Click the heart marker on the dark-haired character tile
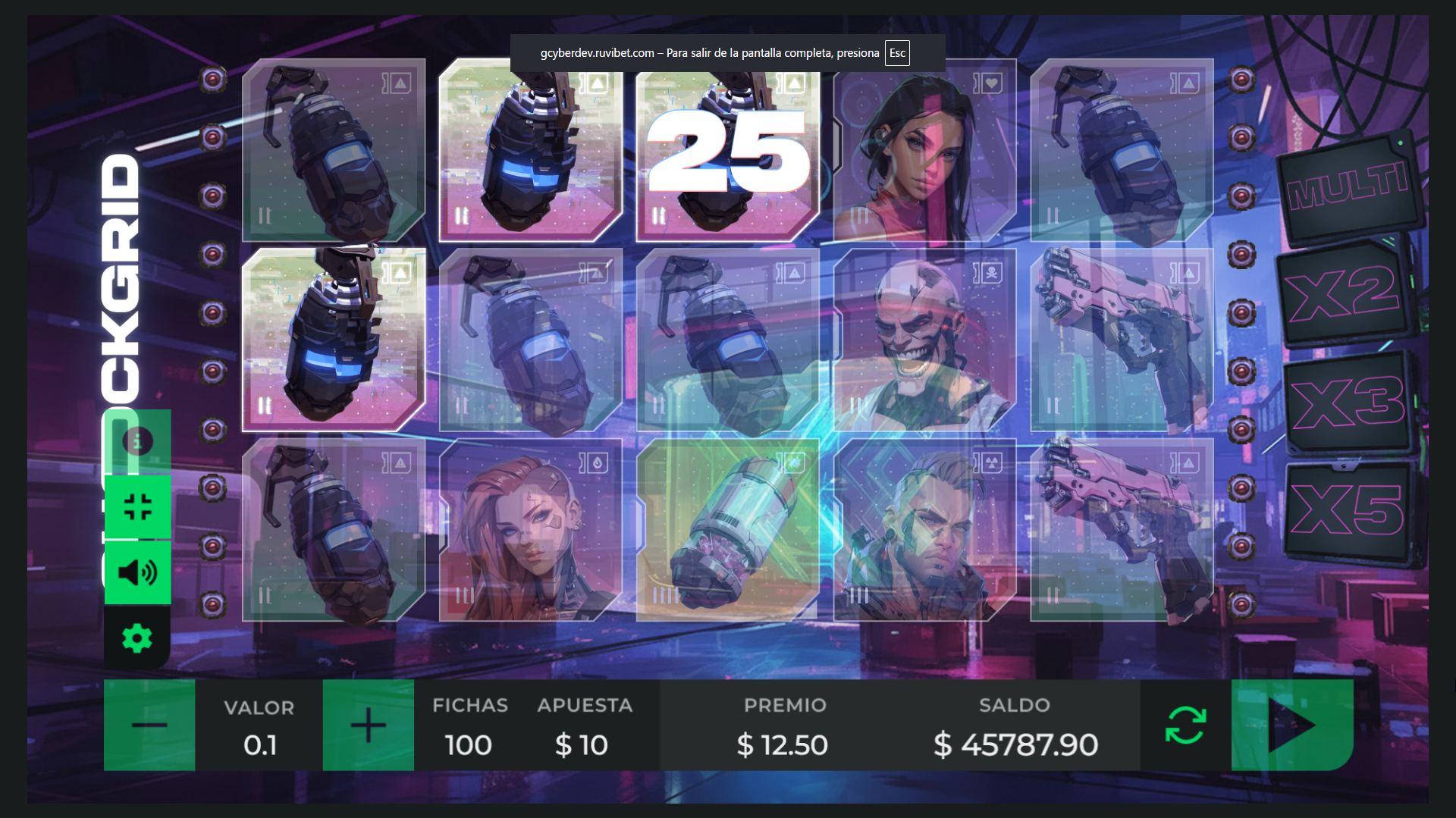The height and width of the screenshot is (818, 1456). click(x=991, y=83)
